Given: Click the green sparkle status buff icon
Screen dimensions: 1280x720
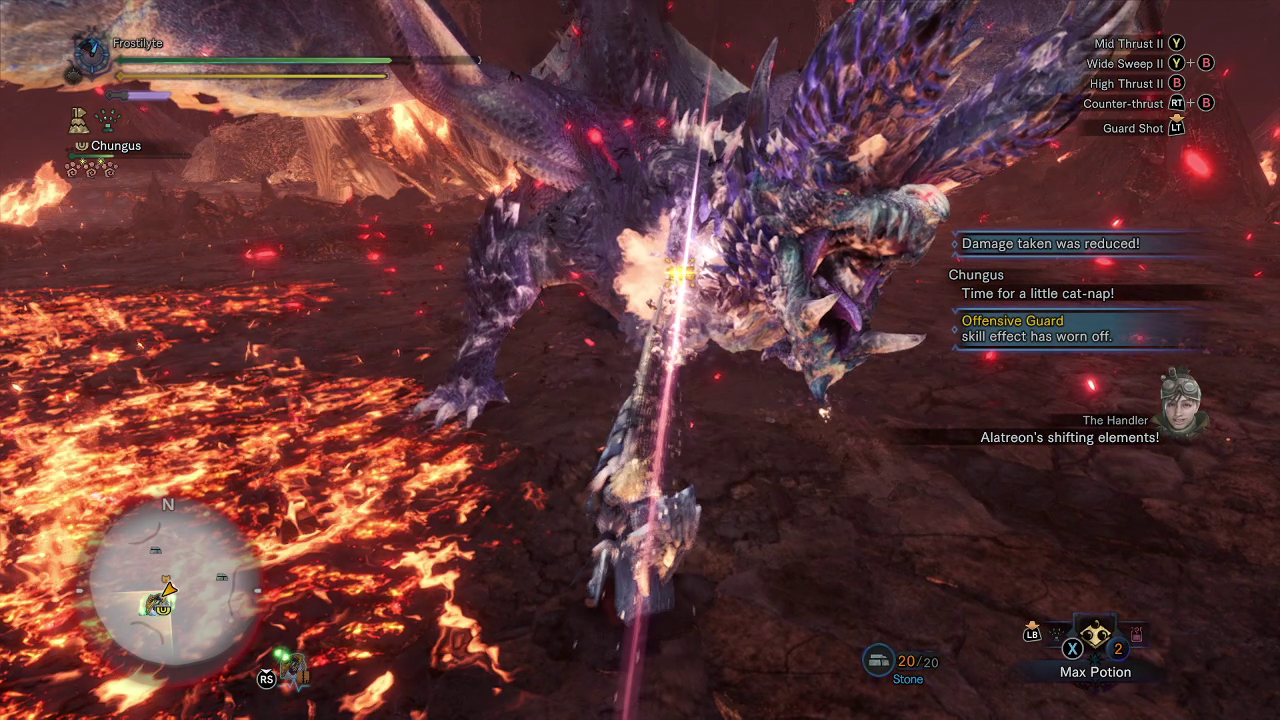Looking at the screenshot, I should pos(107,121).
